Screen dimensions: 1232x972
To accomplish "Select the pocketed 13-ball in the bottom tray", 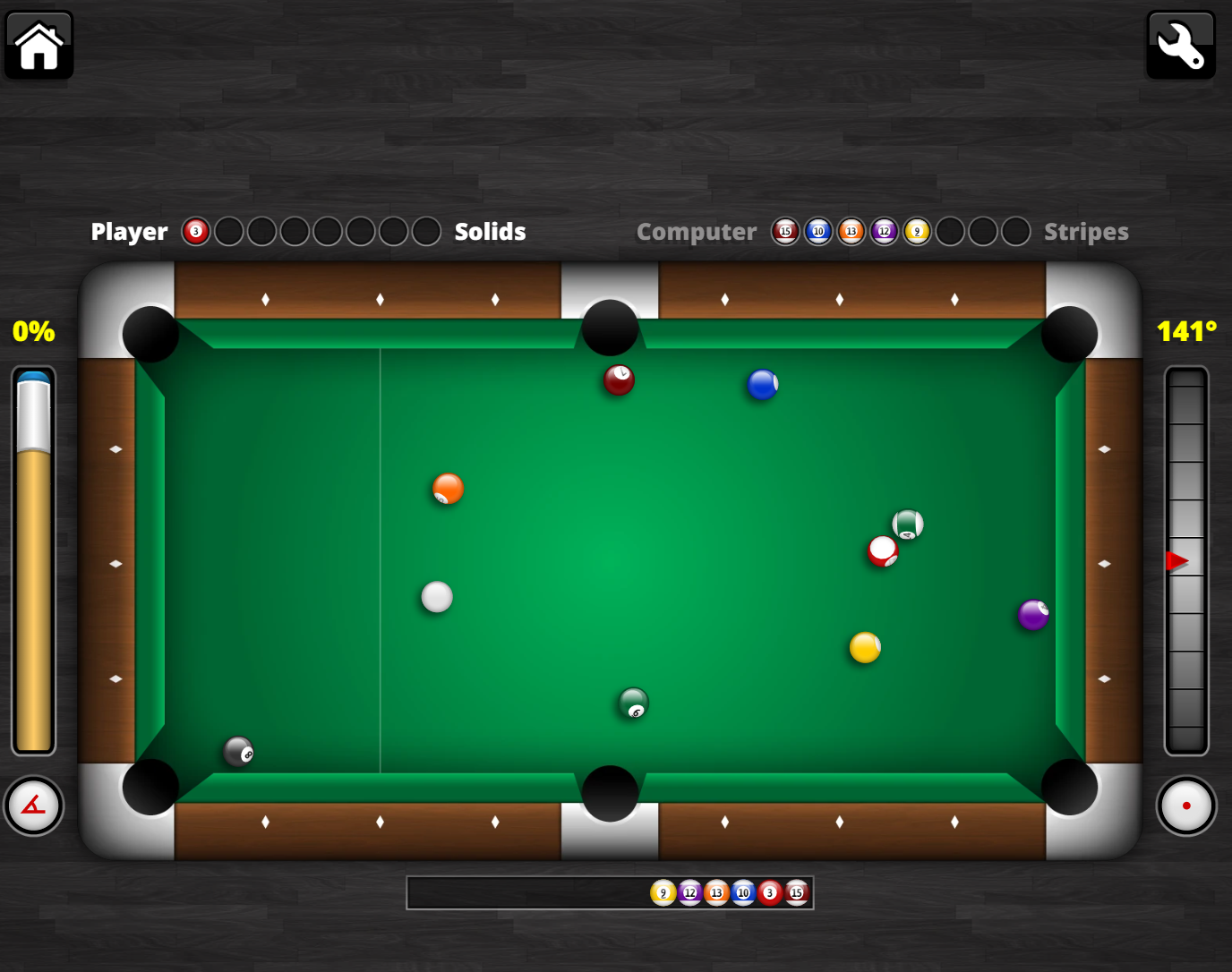I will pyautogui.click(x=716, y=892).
